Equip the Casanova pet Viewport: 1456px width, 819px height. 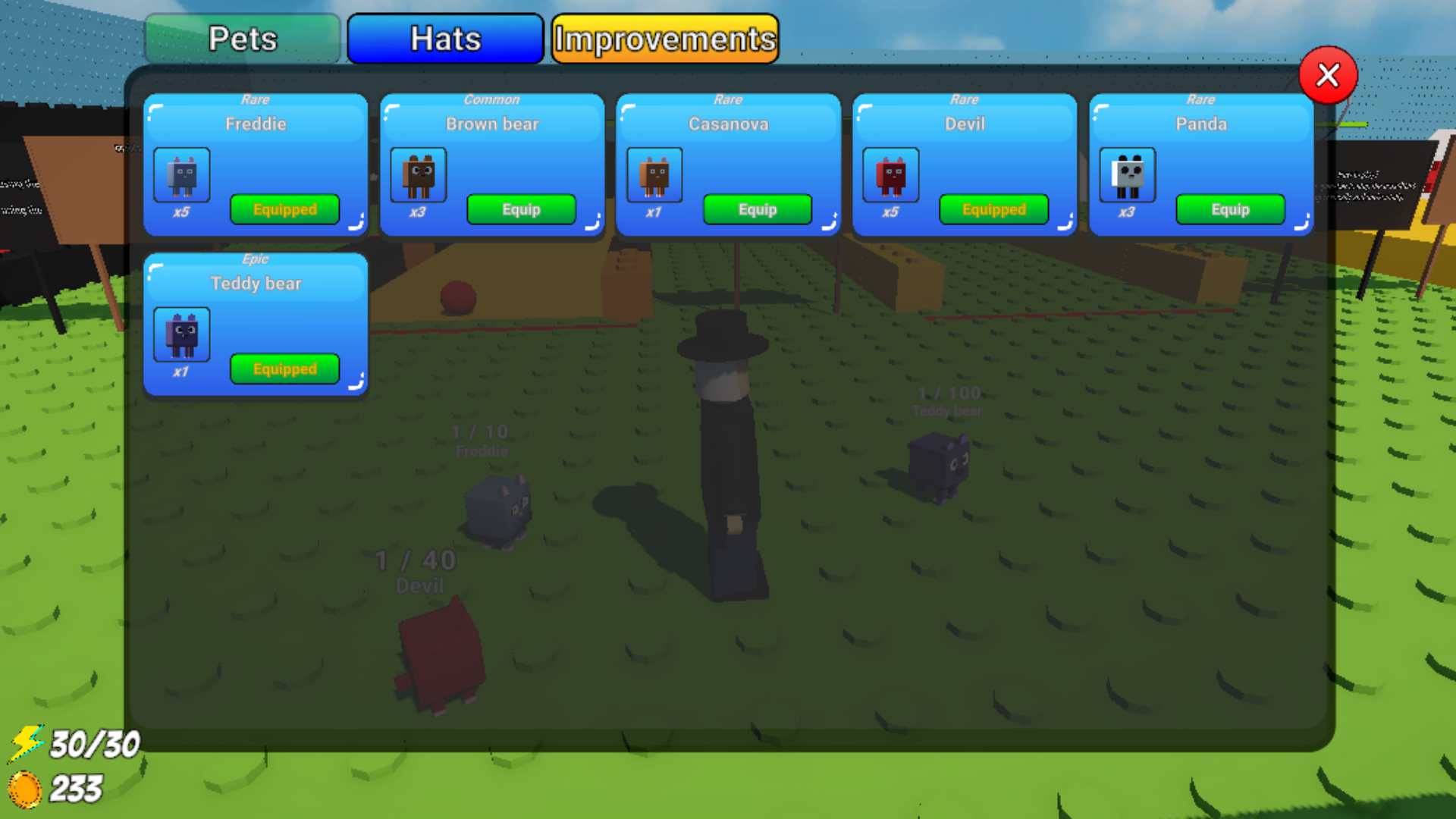tap(758, 209)
